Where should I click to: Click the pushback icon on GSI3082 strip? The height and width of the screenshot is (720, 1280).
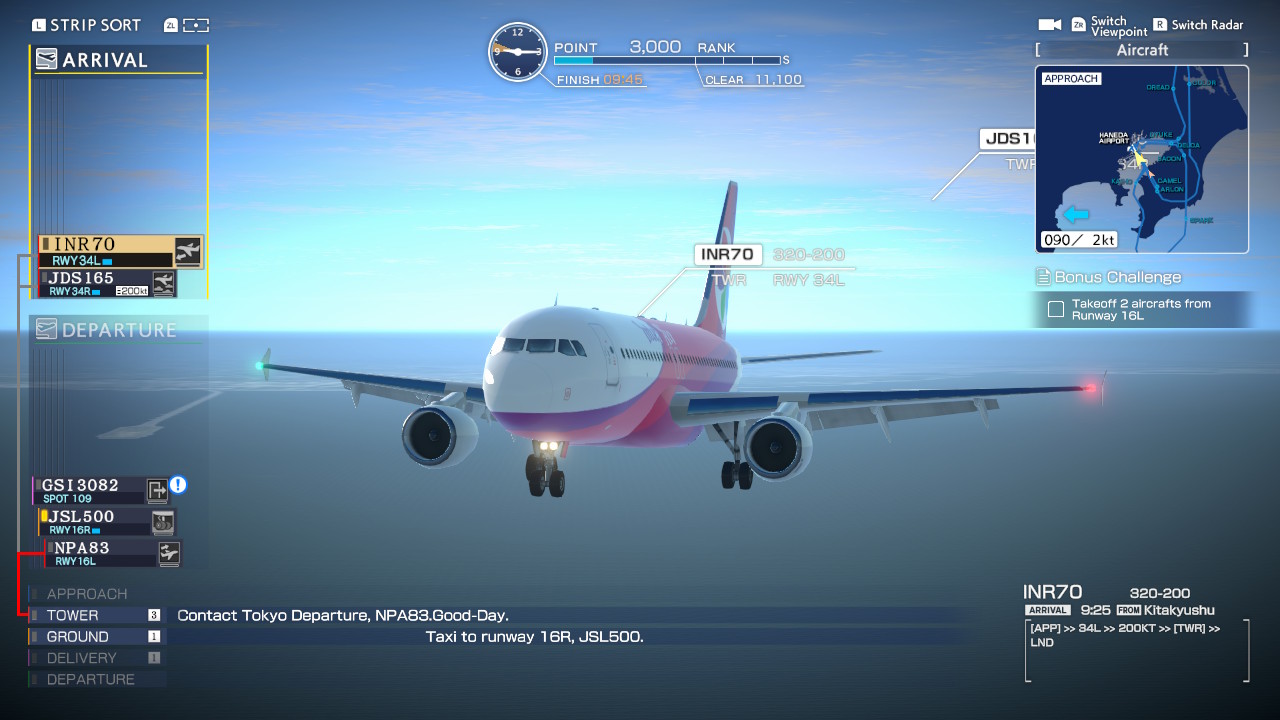tap(156, 488)
